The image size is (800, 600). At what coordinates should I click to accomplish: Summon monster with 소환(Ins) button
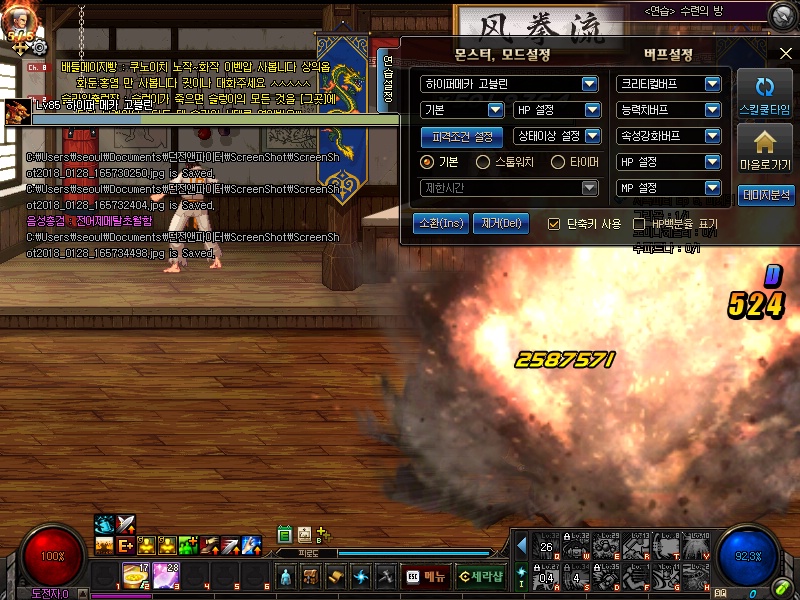coord(440,223)
